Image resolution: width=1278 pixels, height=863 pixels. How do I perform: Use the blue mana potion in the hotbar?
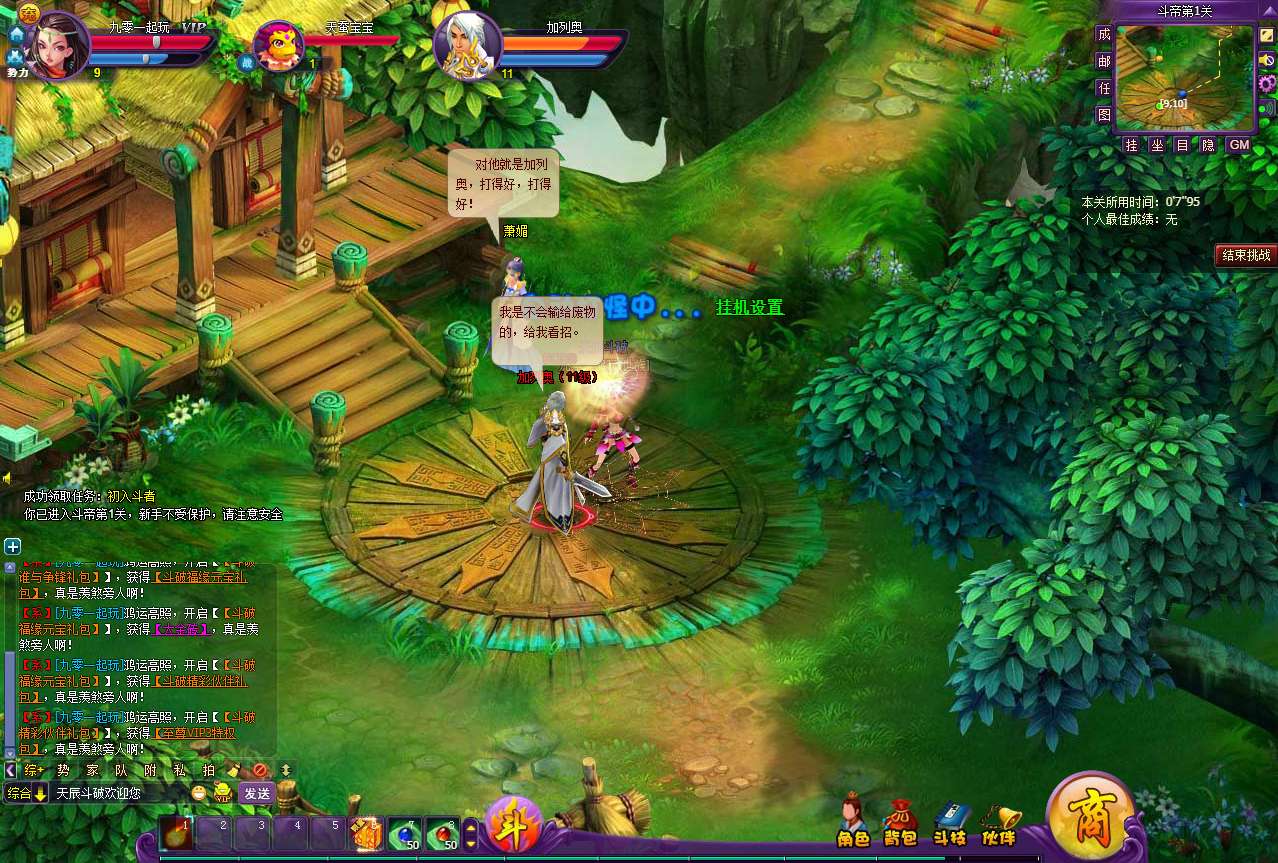[404, 833]
